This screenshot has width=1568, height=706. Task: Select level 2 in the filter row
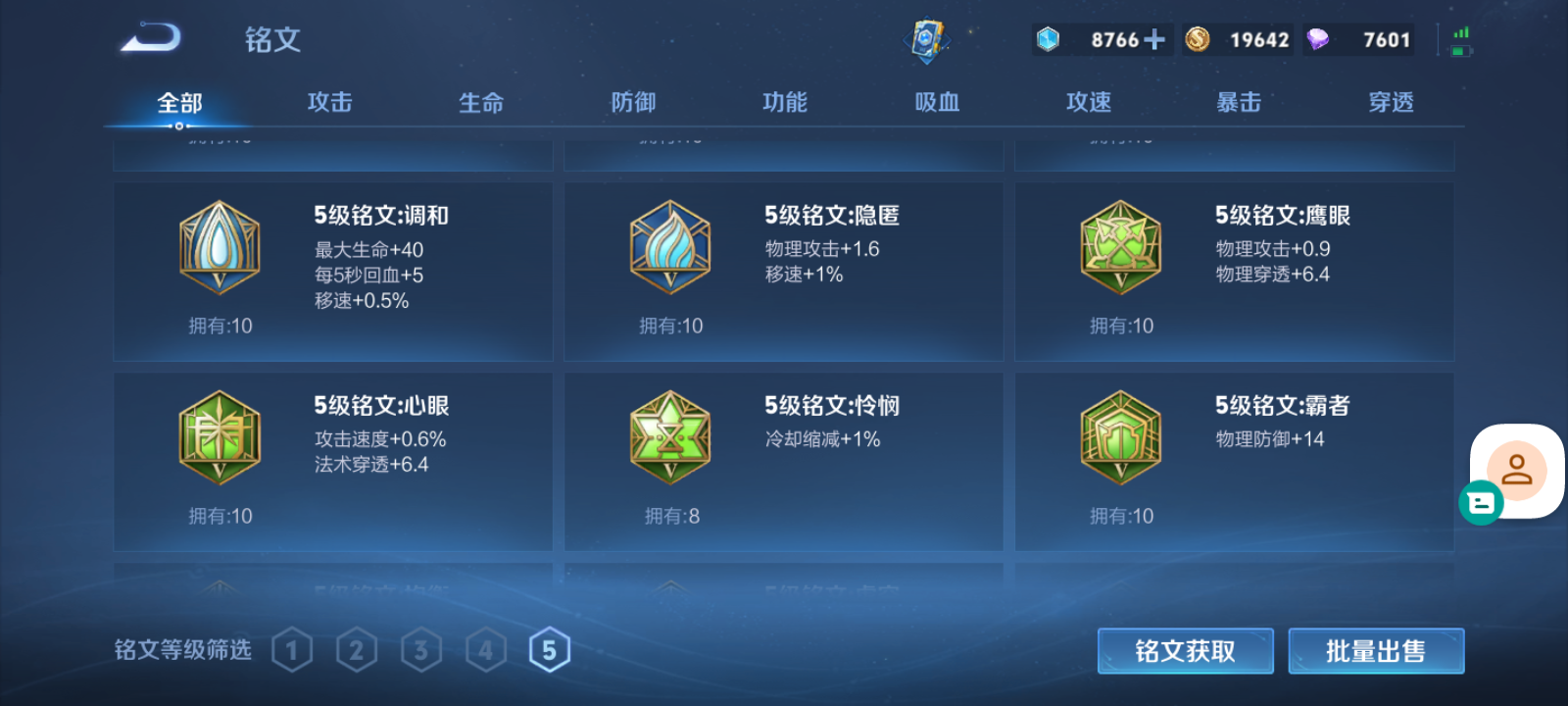point(357,648)
